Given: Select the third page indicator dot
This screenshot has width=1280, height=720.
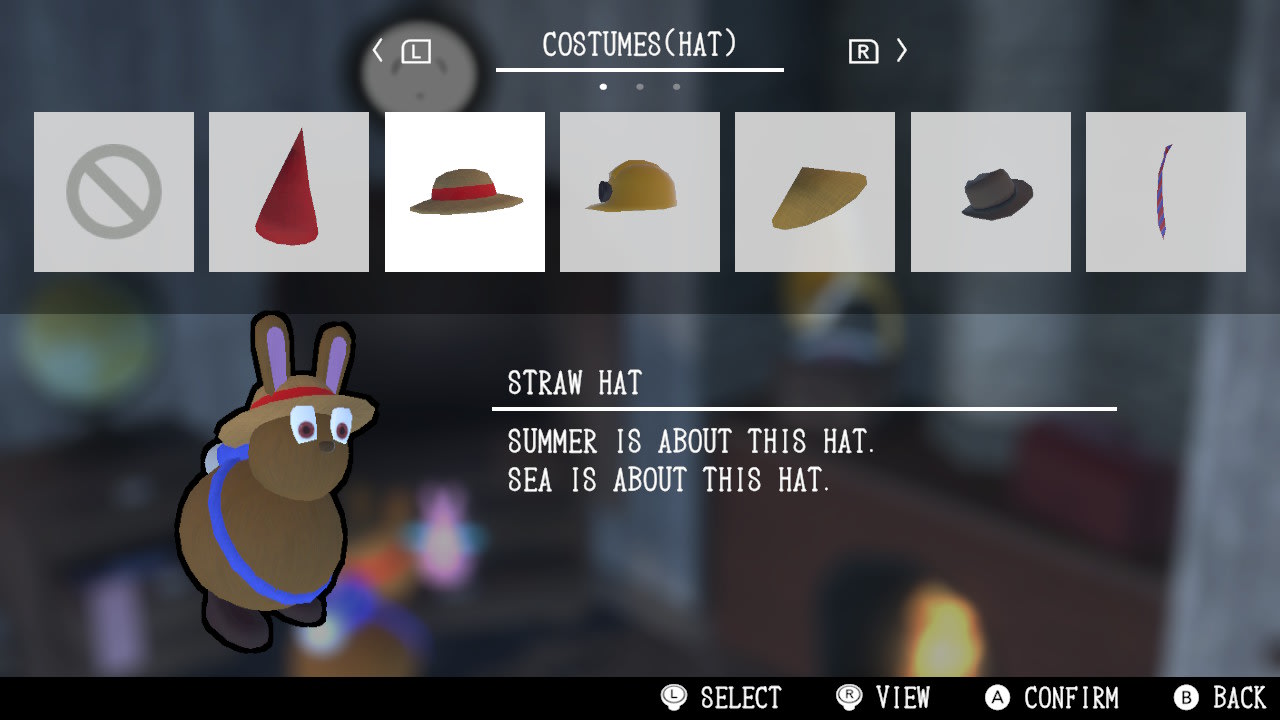Looking at the screenshot, I should pos(676,86).
